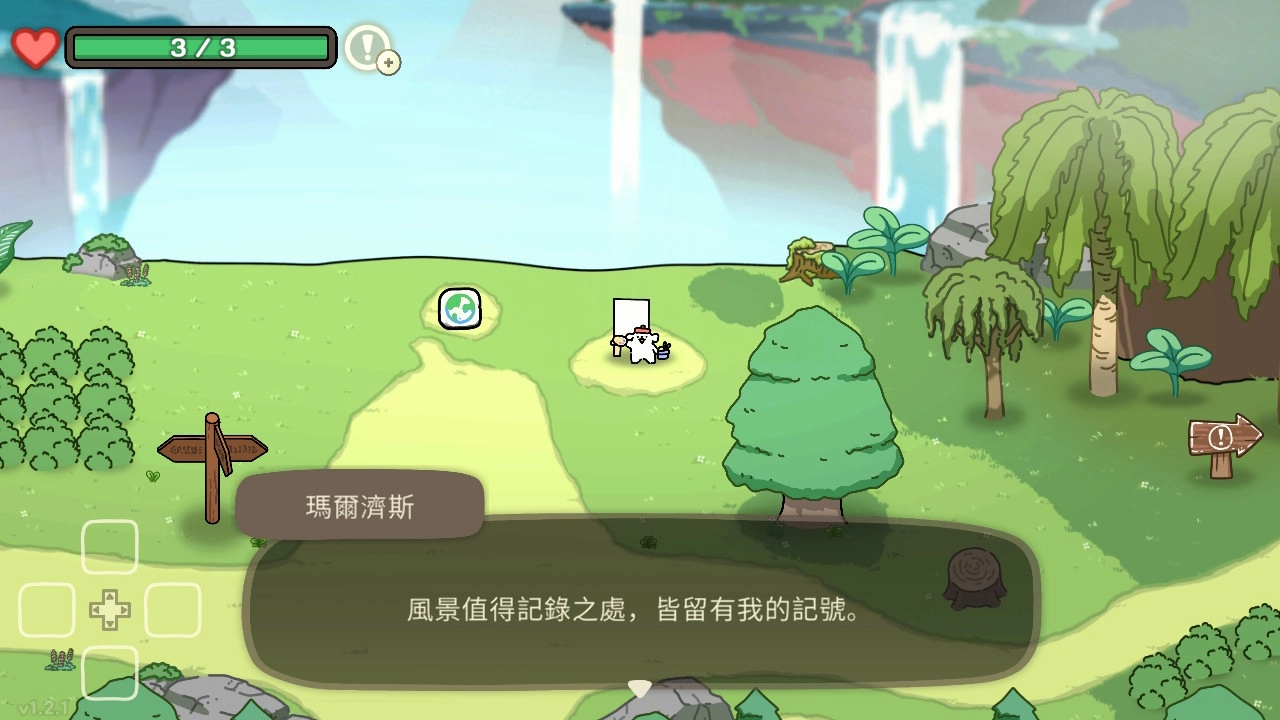Click the health bar showing 3/3
Image resolution: width=1280 pixels, height=720 pixels.
pyautogui.click(x=199, y=46)
